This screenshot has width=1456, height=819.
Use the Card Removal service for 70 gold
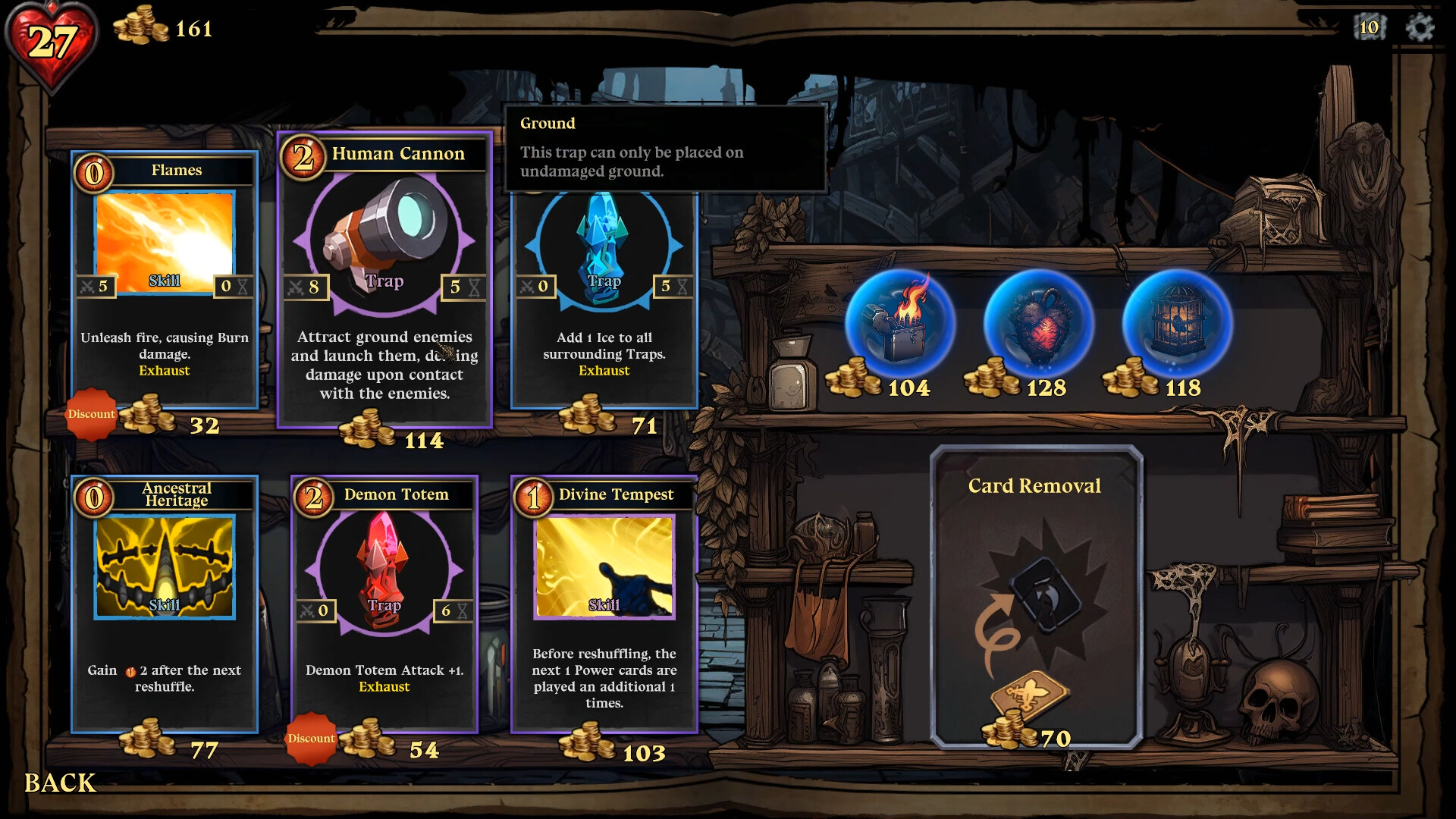coord(1036,599)
